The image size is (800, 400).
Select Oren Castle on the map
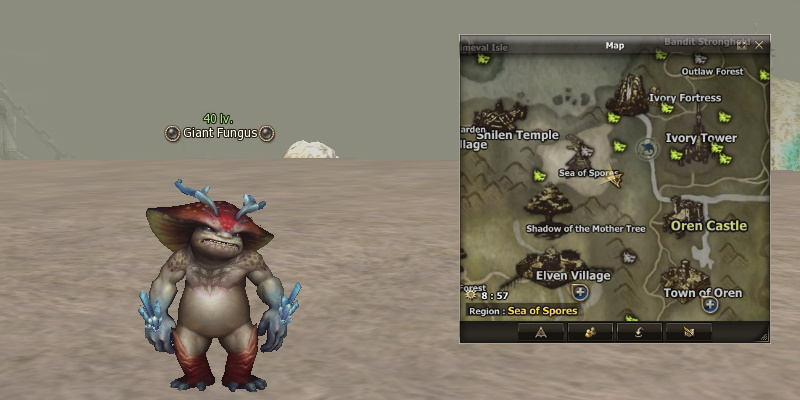coord(708,225)
